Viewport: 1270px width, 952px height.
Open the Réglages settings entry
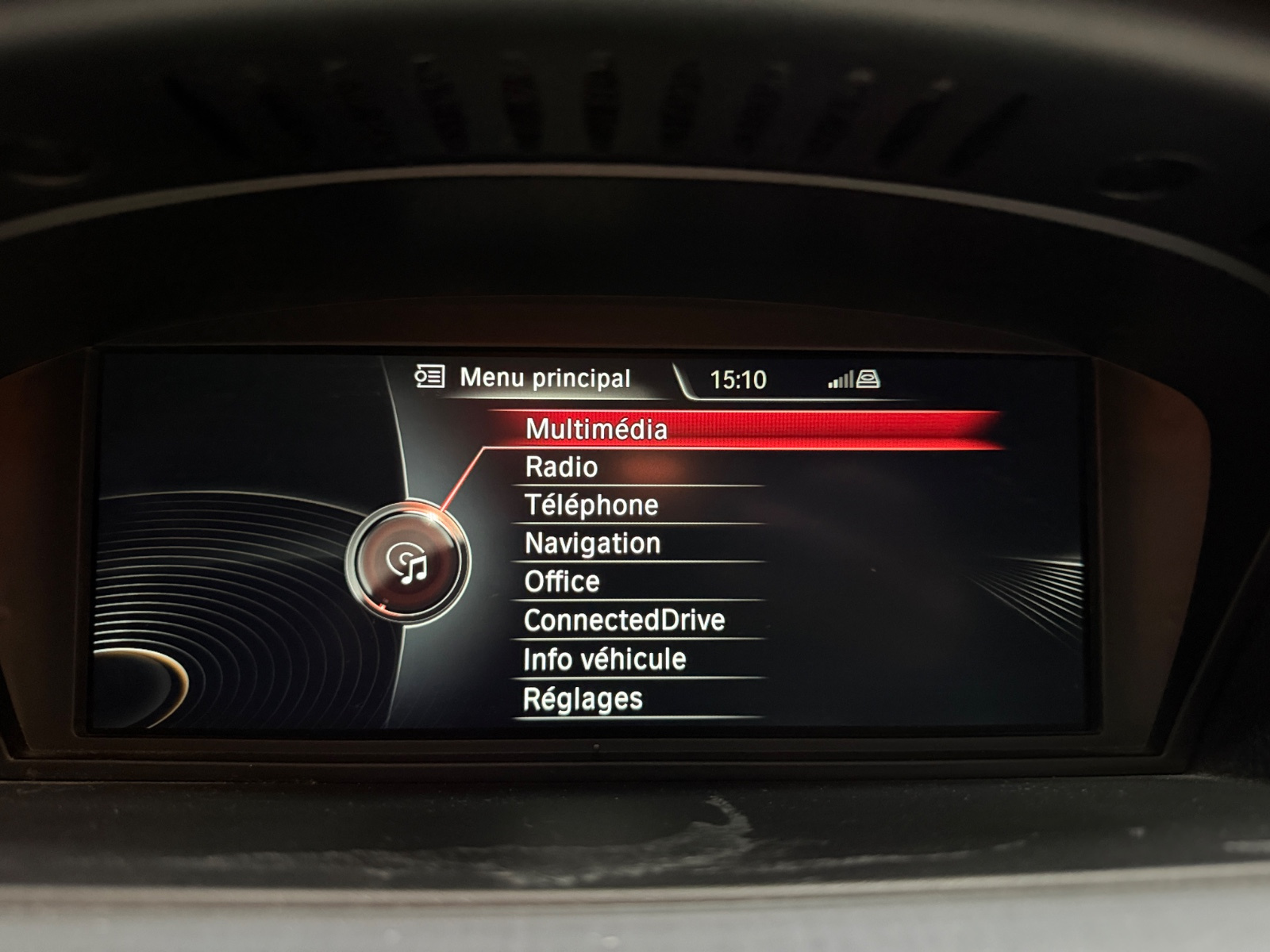(x=583, y=699)
